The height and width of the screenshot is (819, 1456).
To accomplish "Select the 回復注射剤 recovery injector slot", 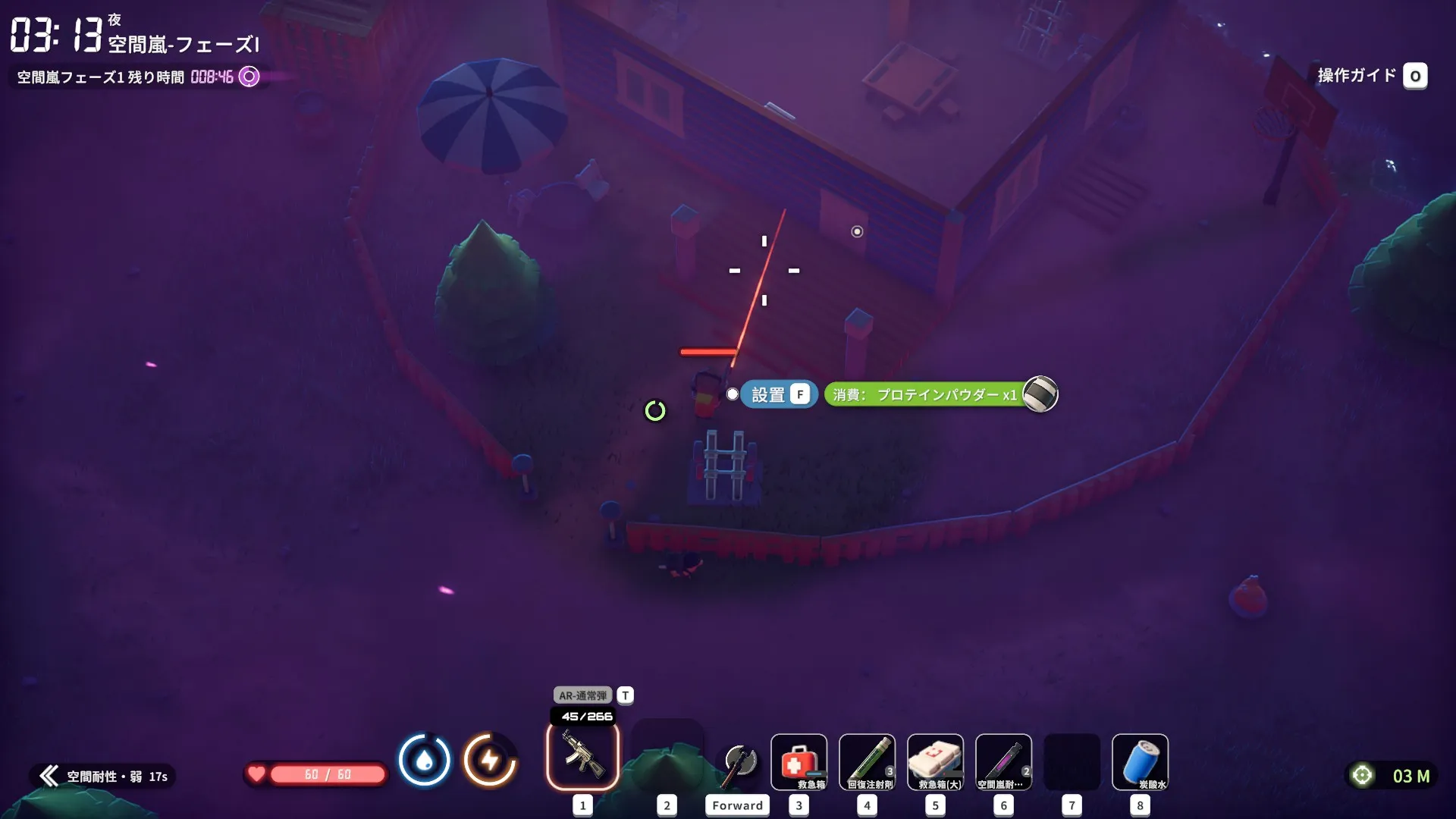I will click(x=867, y=762).
